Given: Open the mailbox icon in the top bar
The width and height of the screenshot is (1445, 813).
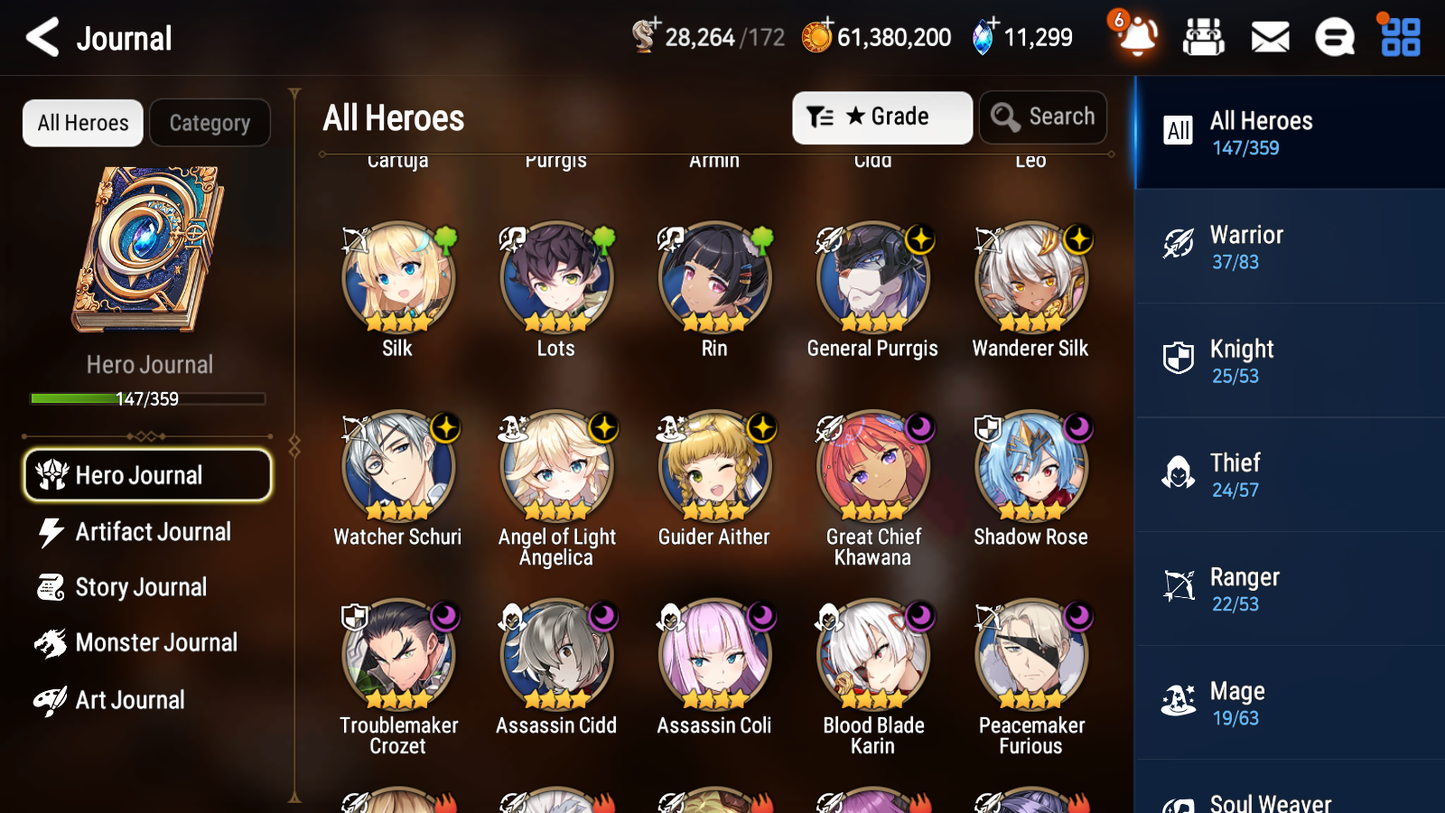Looking at the screenshot, I should click(1269, 36).
